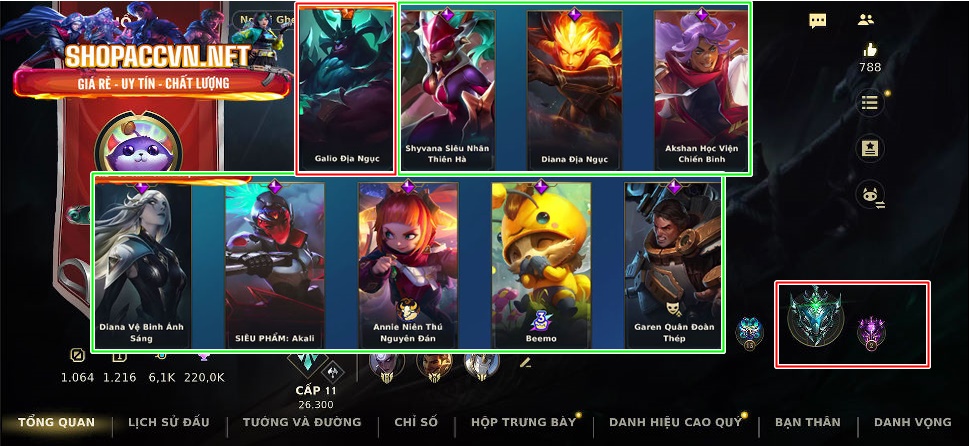Image resolution: width=969 pixels, height=446 pixels.
Task: Select the Danh Hiệu Cao Quý tab
Action: tap(675, 422)
